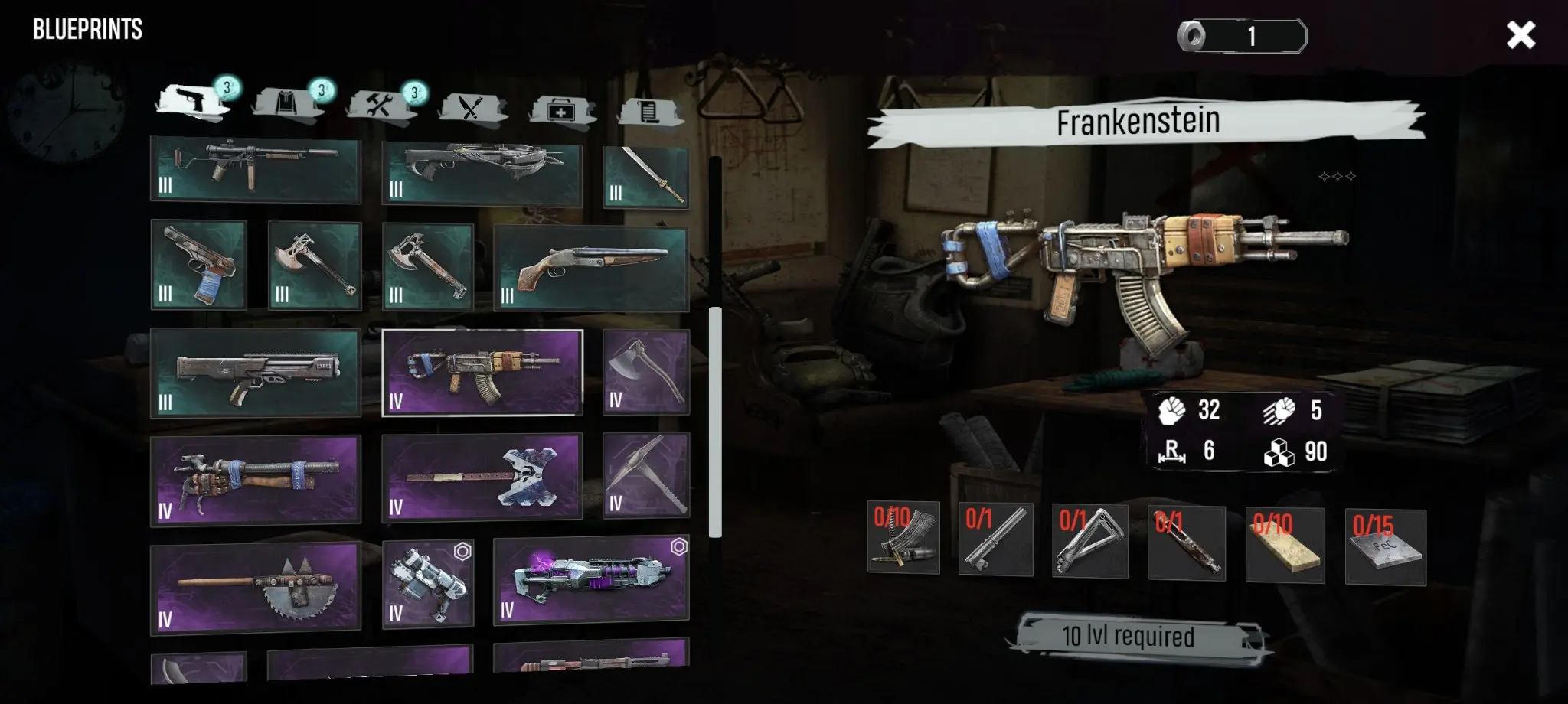Choose the sawed-off double-barrel shotgun blueprint
Image resolution: width=1568 pixels, height=704 pixels.
[x=590, y=268]
